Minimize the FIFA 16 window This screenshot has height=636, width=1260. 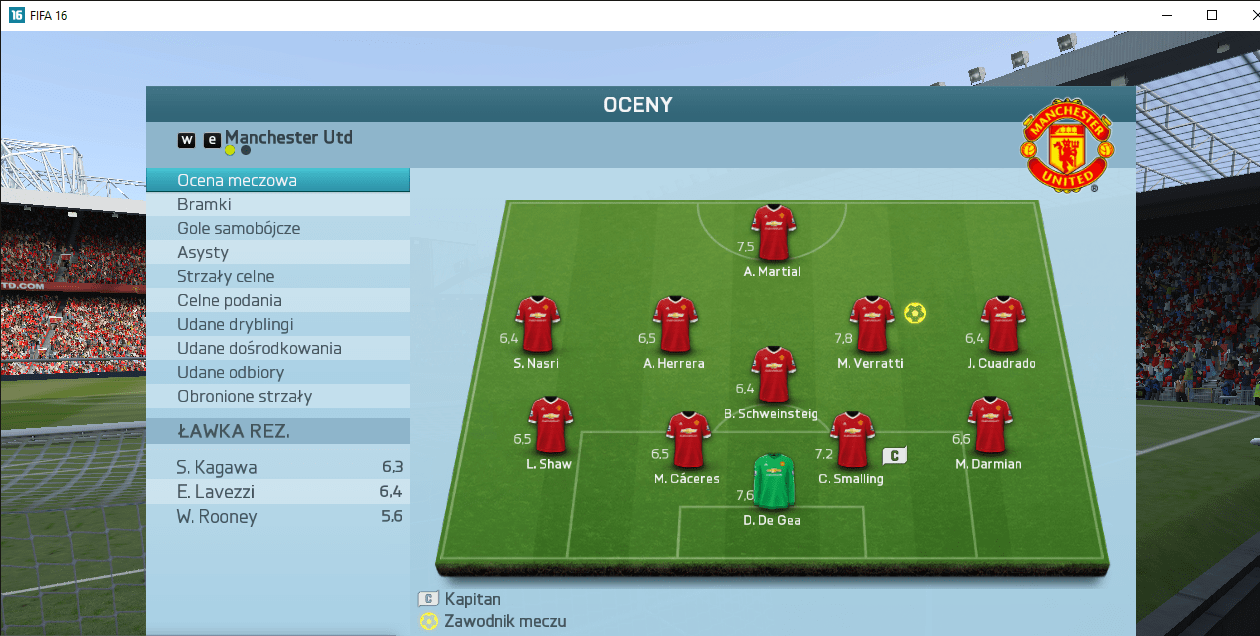point(1165,15)
